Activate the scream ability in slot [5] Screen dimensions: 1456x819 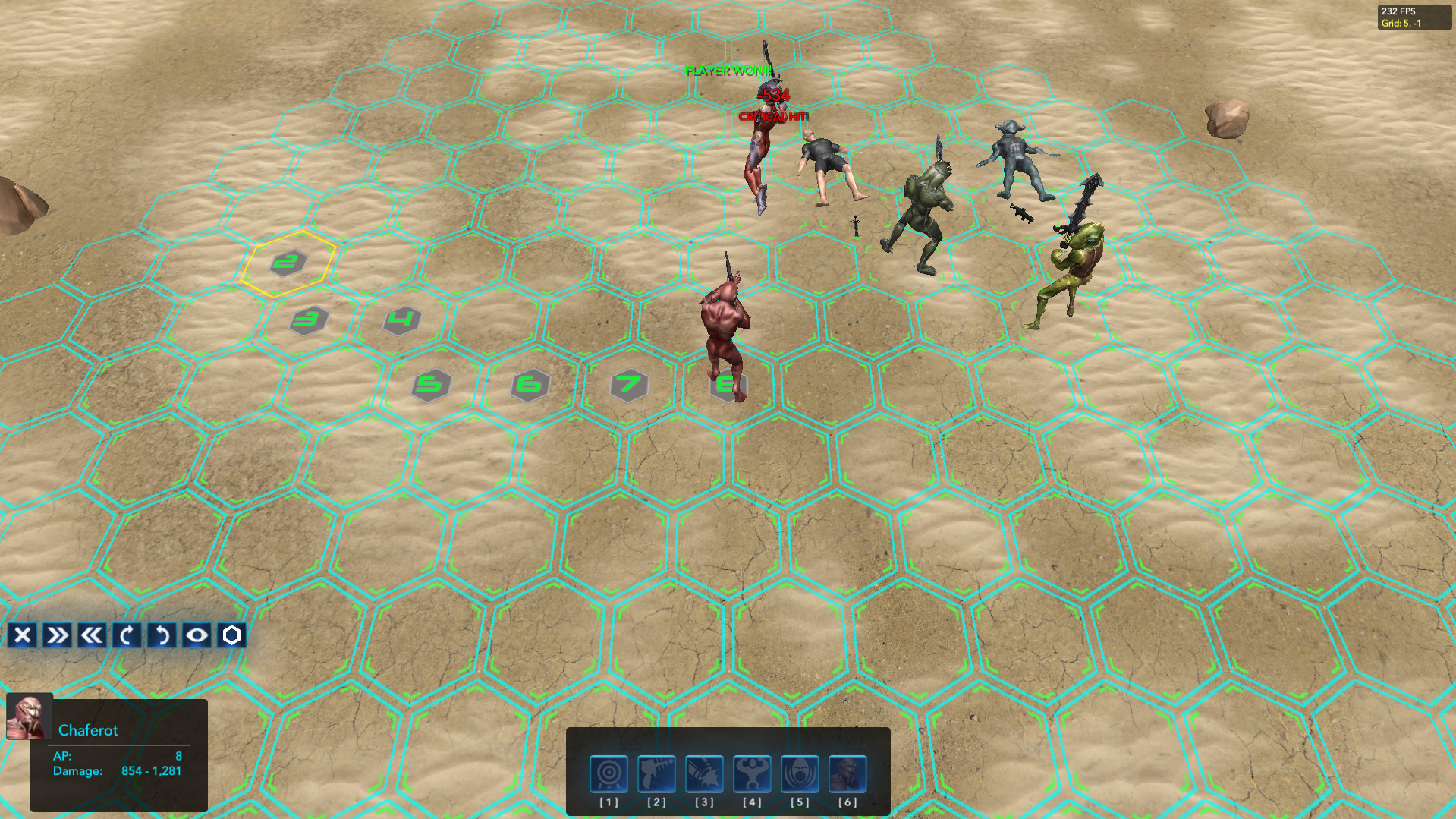pyautogui.click(x=799, y=775)
